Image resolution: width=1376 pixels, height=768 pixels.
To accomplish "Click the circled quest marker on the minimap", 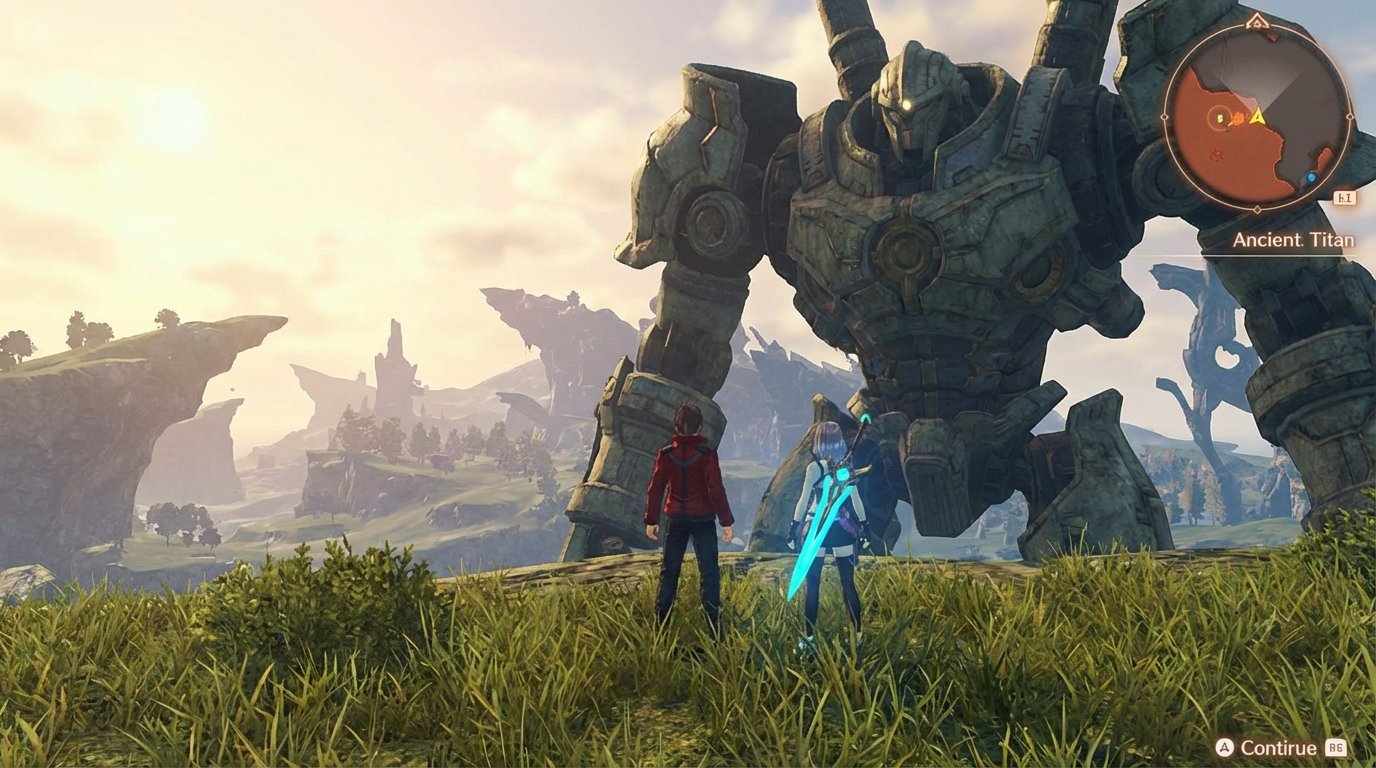I will pyautogui.click(x=1219, y=118).
